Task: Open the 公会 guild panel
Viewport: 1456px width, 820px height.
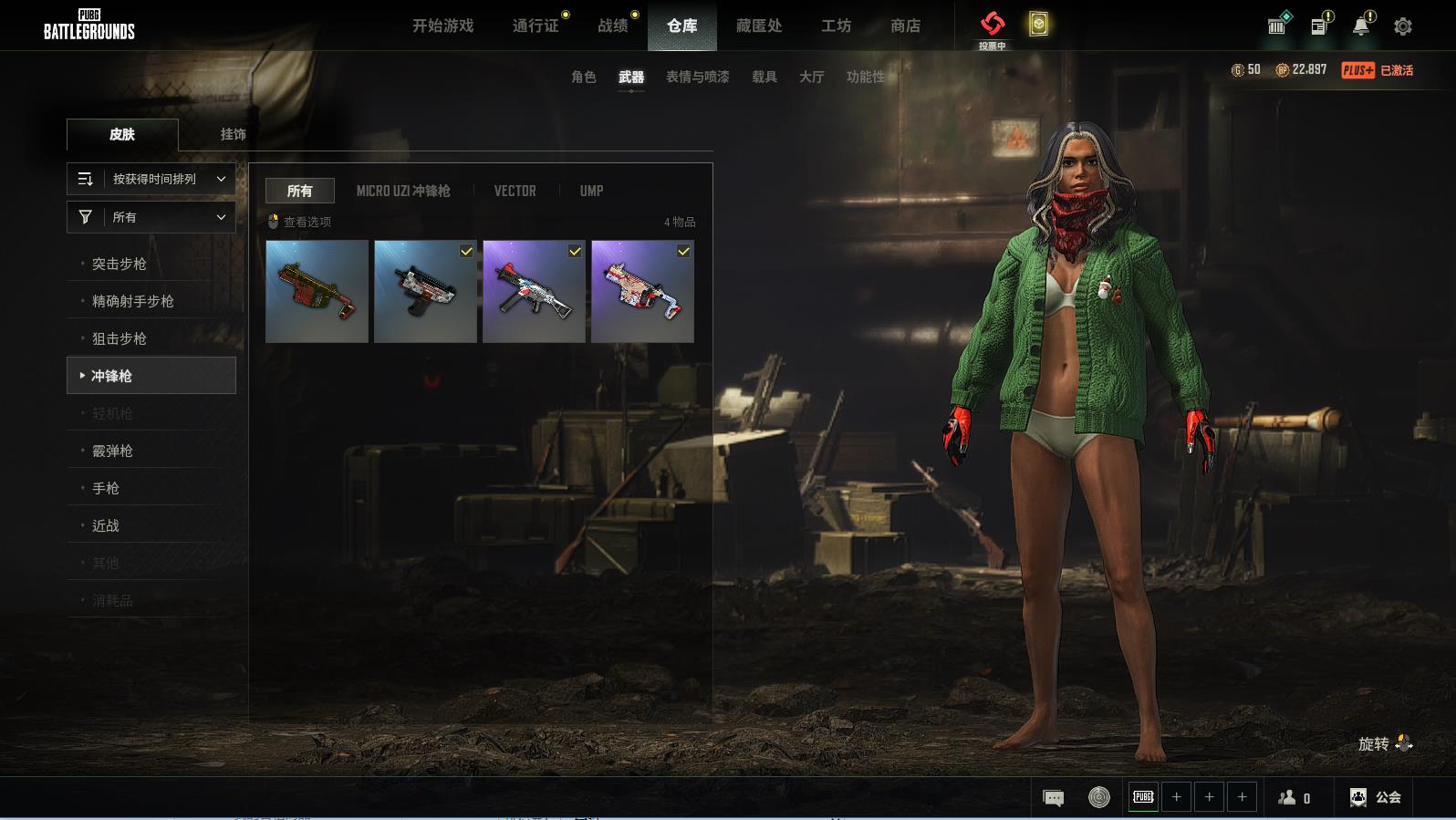Action: click(x=1376, y=797)
